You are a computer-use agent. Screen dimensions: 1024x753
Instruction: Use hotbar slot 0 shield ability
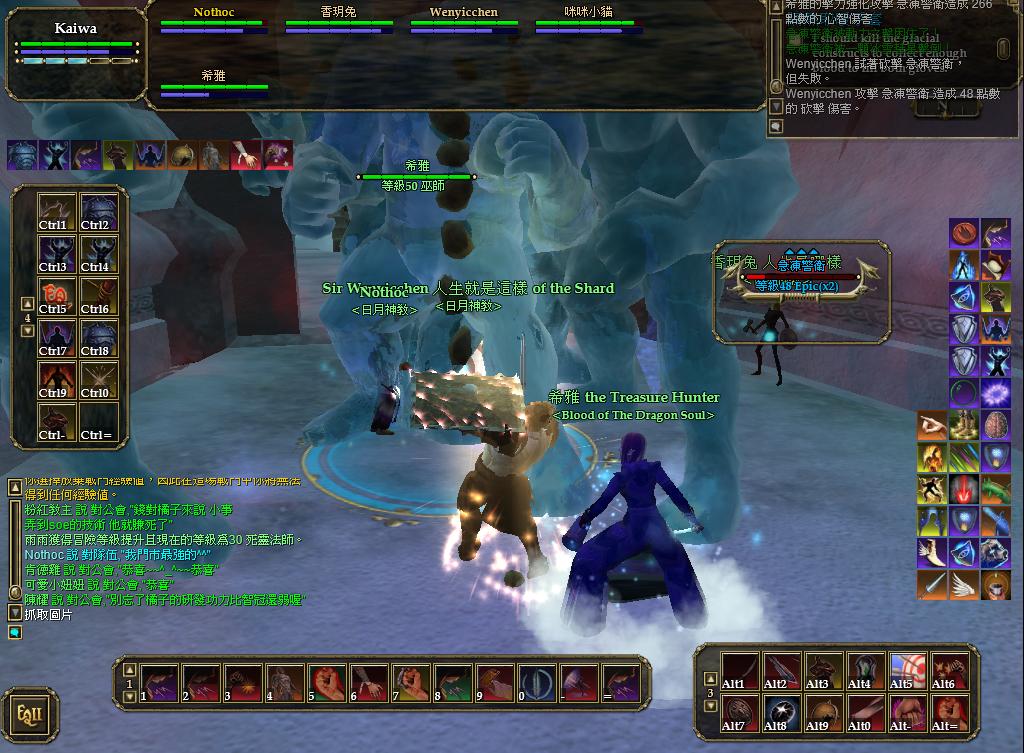tap(537, 683)
